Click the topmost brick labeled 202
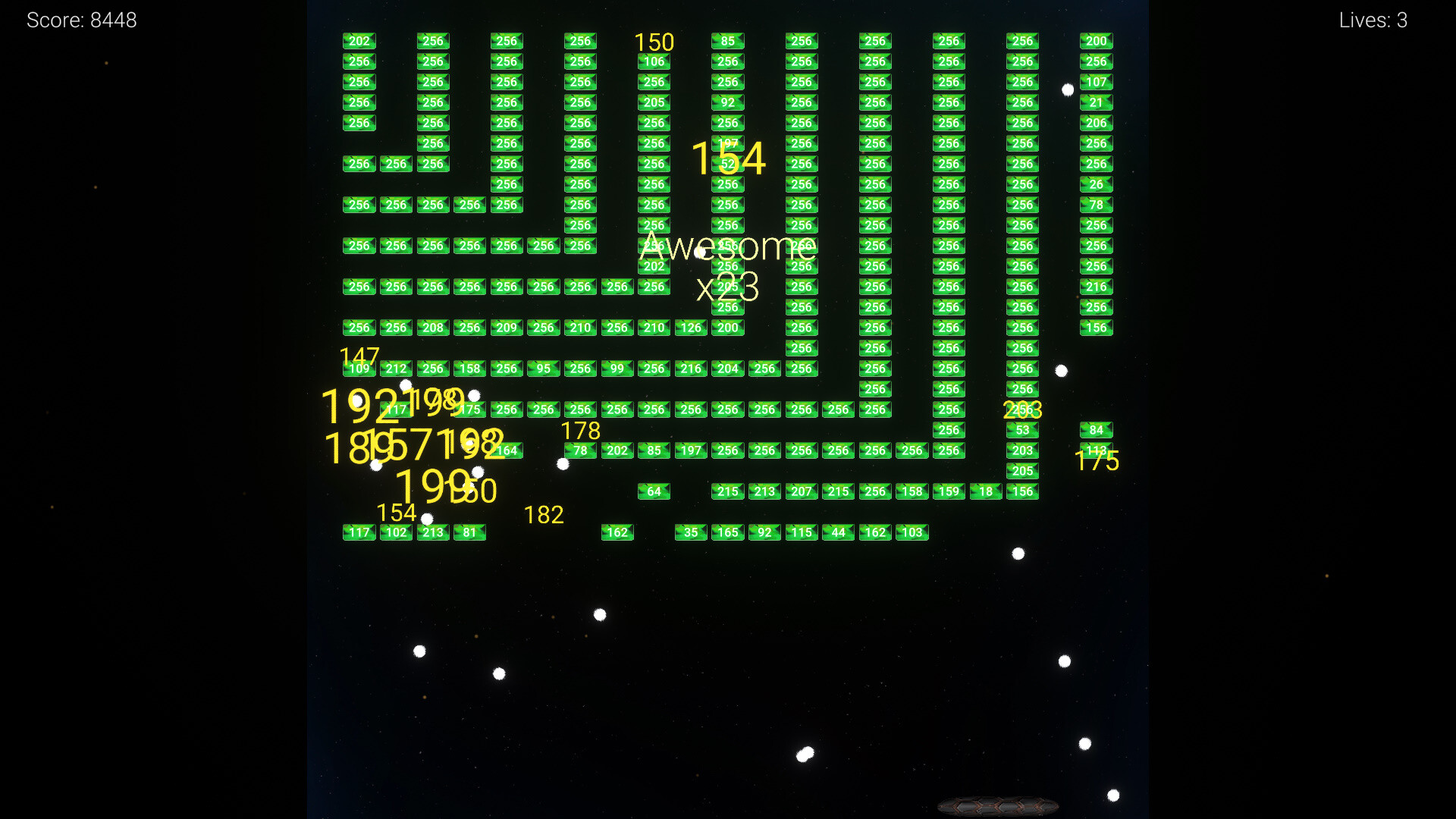 point(359,41)
